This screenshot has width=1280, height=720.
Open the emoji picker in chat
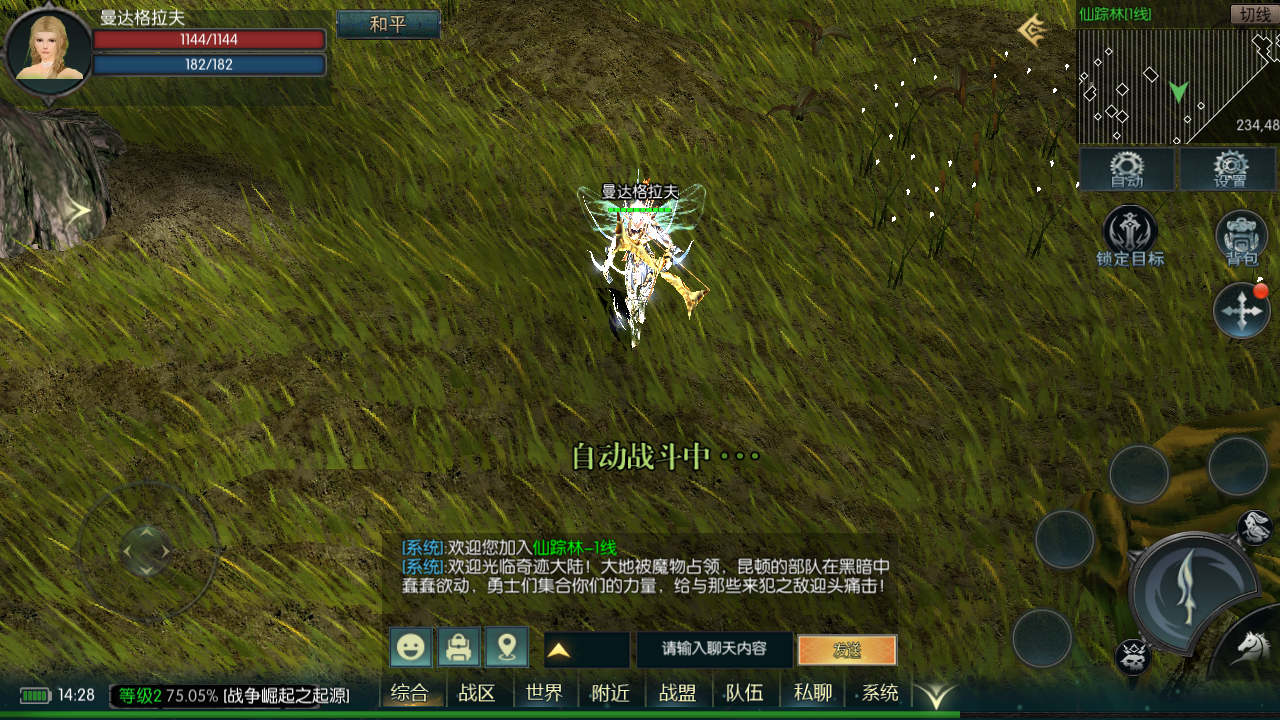point(411,648)
